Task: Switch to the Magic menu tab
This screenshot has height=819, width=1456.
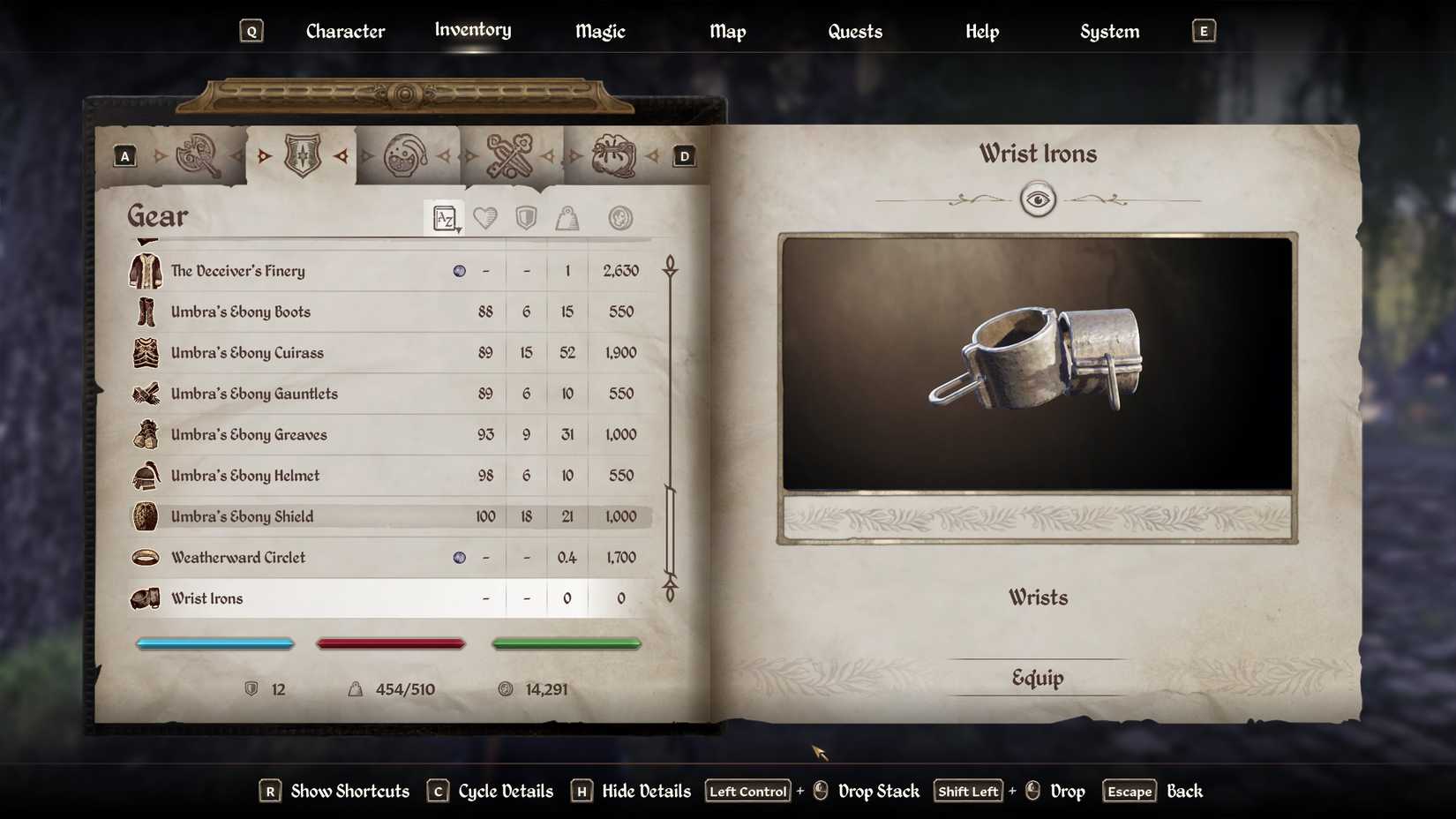Action: coord(599,31)
